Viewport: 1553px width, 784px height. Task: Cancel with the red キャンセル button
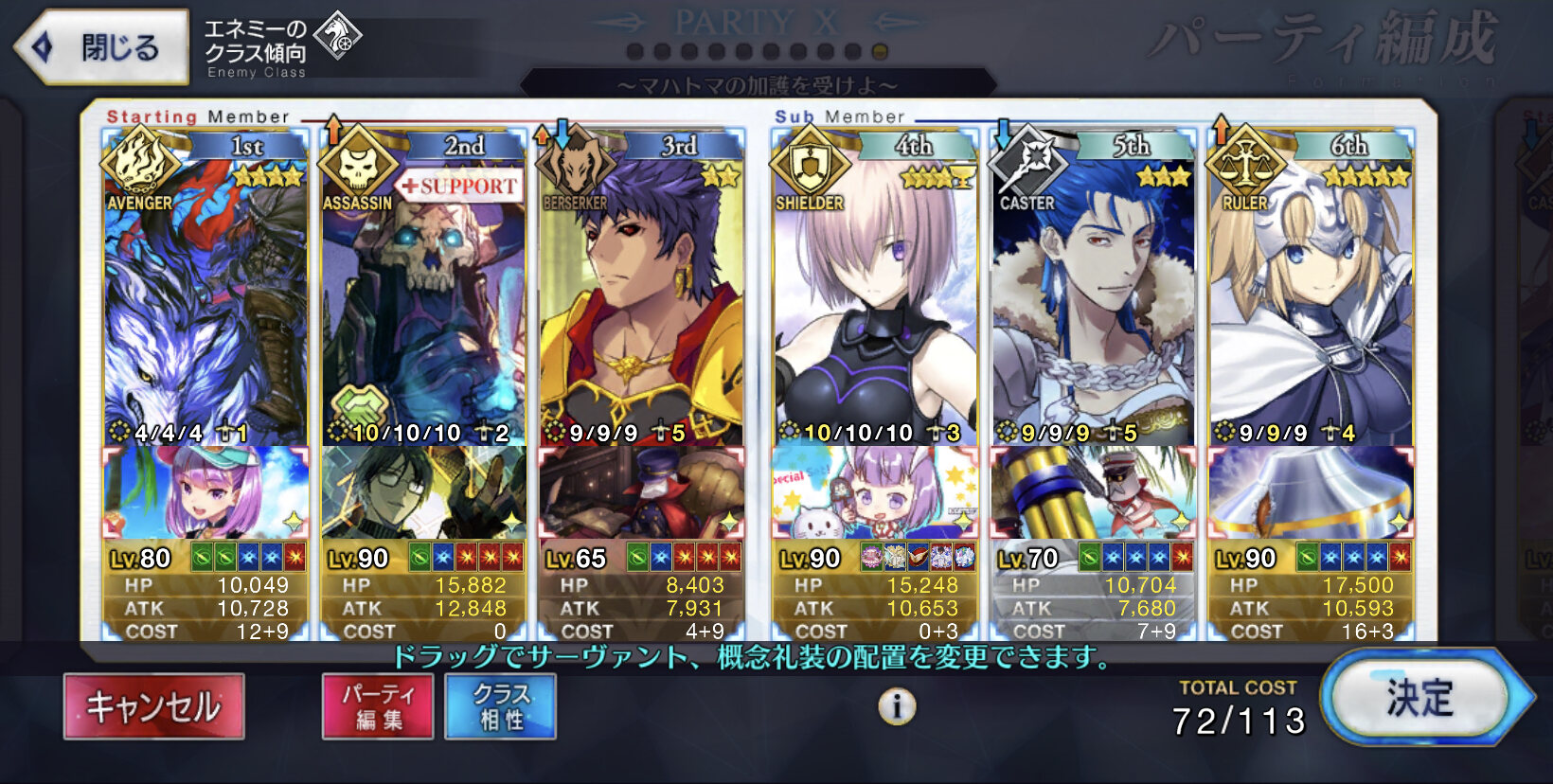(x=153, y=706)
